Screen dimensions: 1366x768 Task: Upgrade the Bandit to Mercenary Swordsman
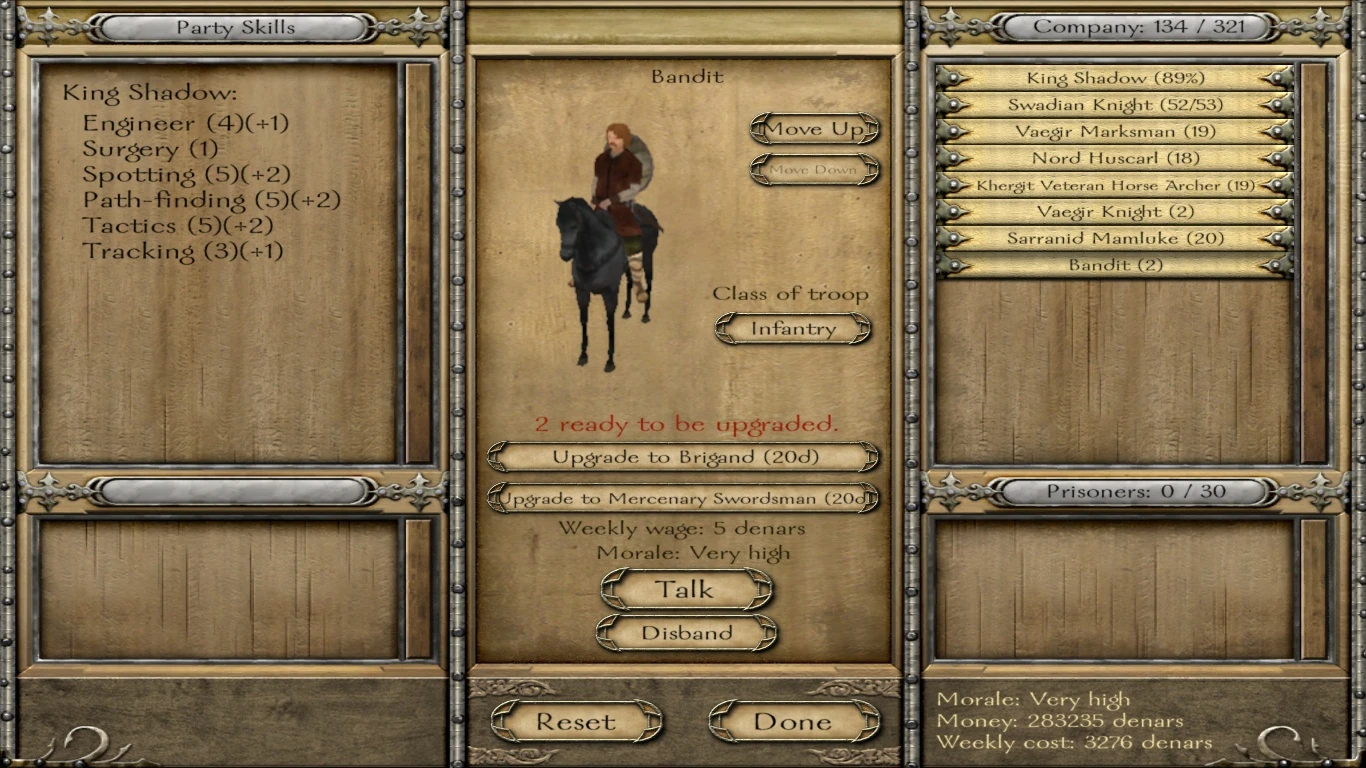[684, 498]
